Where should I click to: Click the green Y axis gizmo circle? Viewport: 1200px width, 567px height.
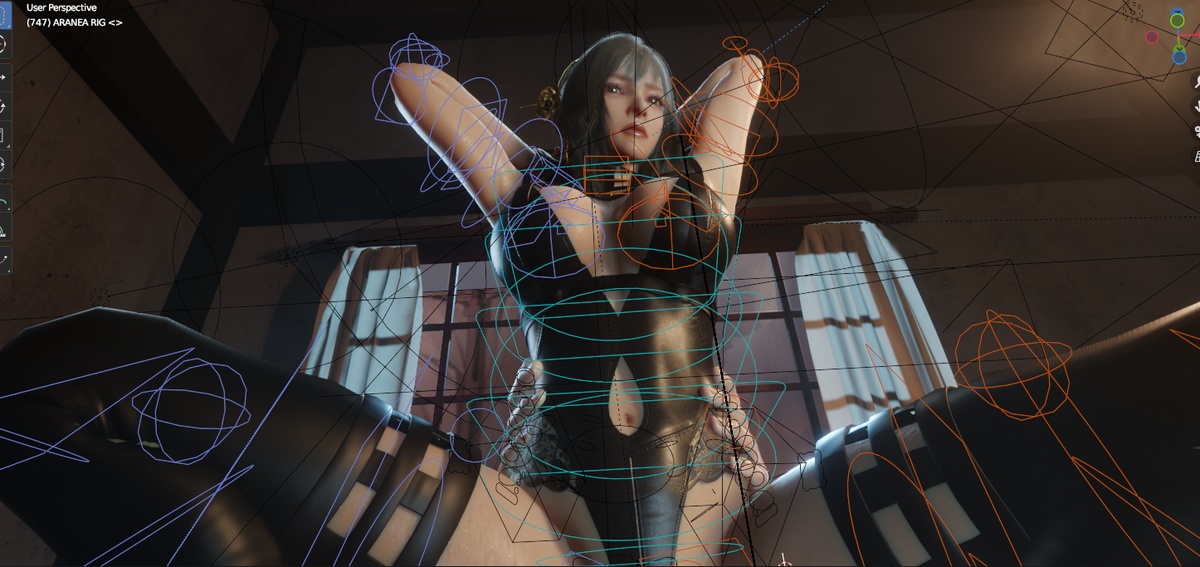(x=1177, y=20)
